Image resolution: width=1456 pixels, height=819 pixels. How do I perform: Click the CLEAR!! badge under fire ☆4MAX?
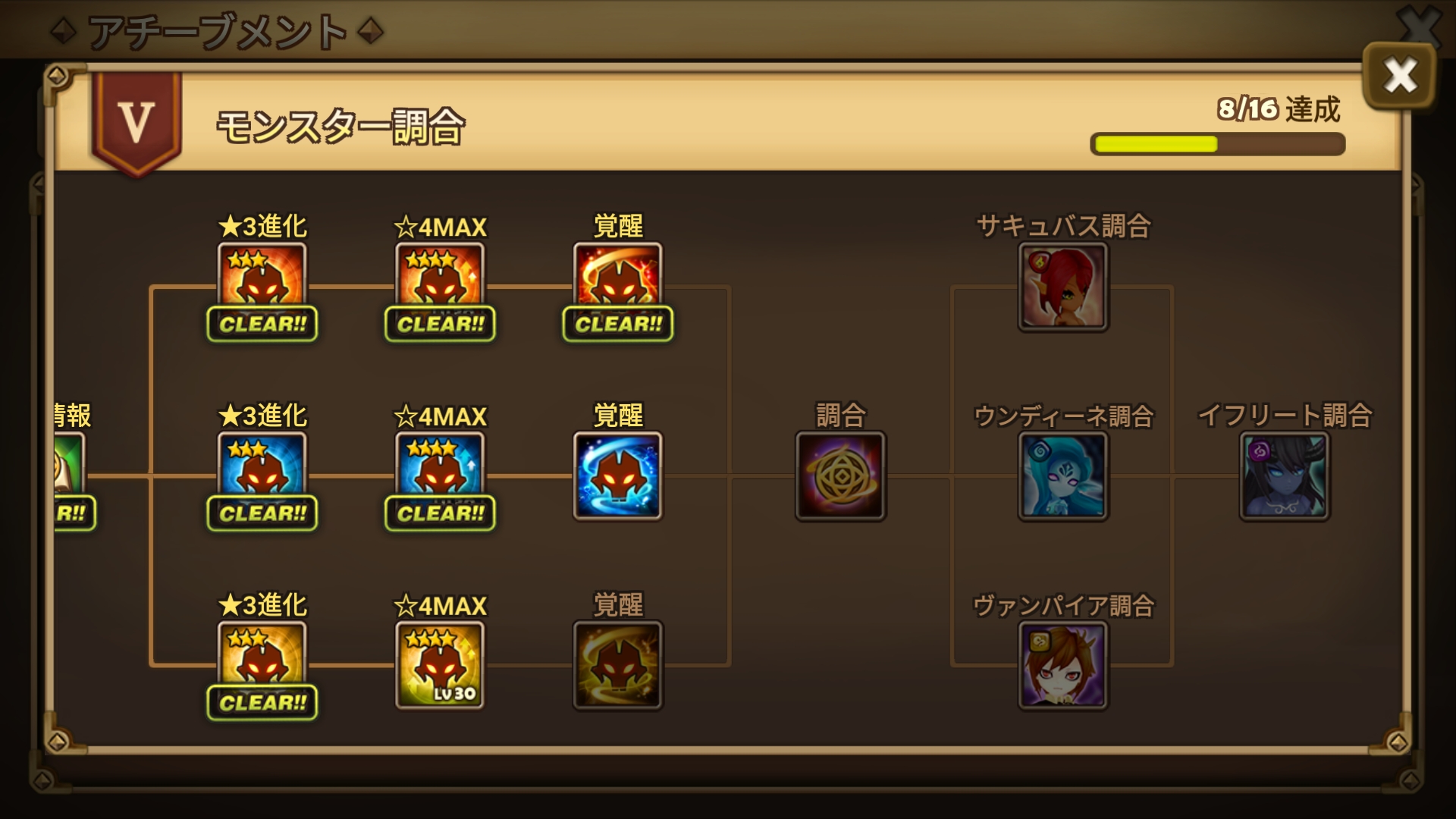click(x=438, y=325)
